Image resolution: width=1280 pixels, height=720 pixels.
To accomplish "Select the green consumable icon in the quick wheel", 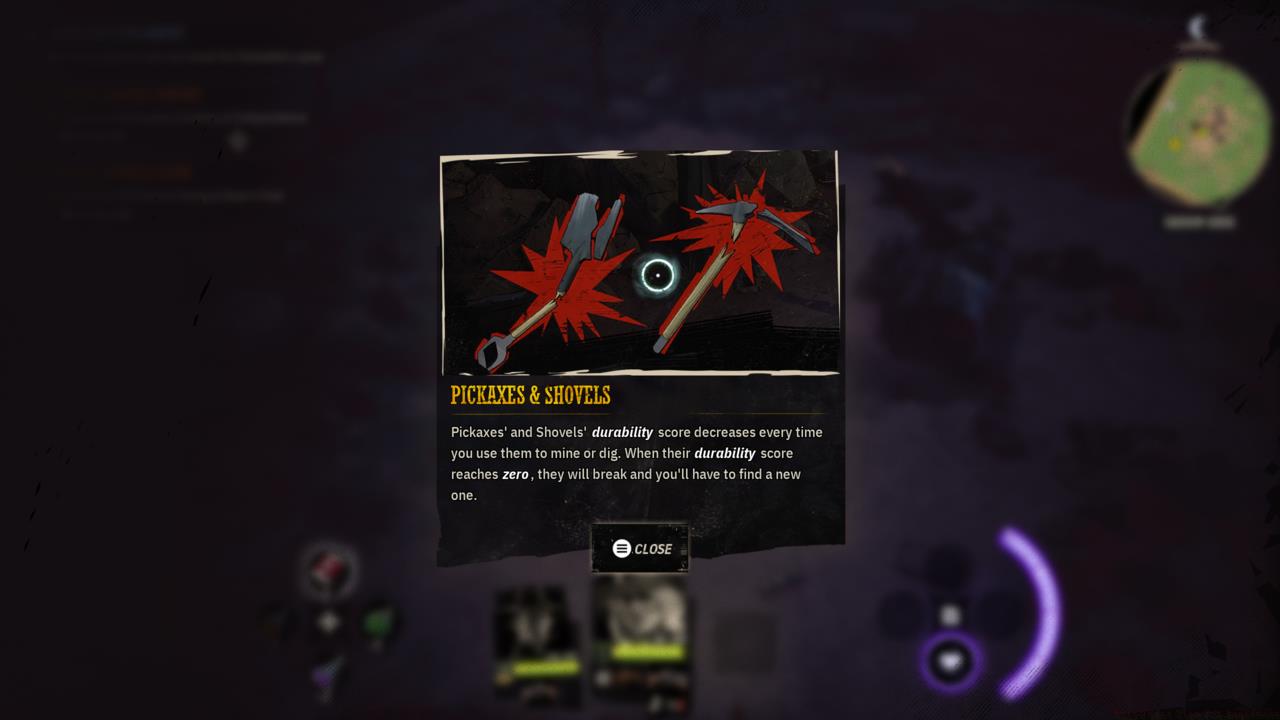I will tap(378, 622).
